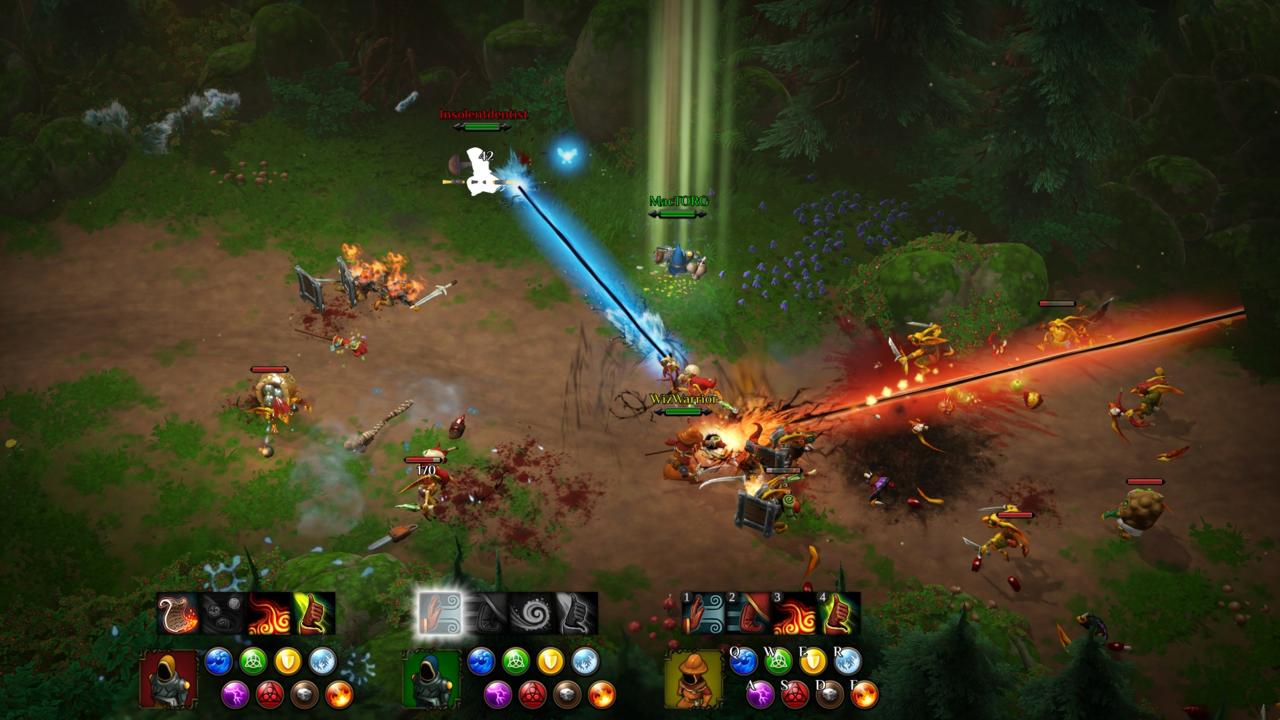Cast the magick in slot 2
Screen dimensions: 1280x720
pos(749,613)
